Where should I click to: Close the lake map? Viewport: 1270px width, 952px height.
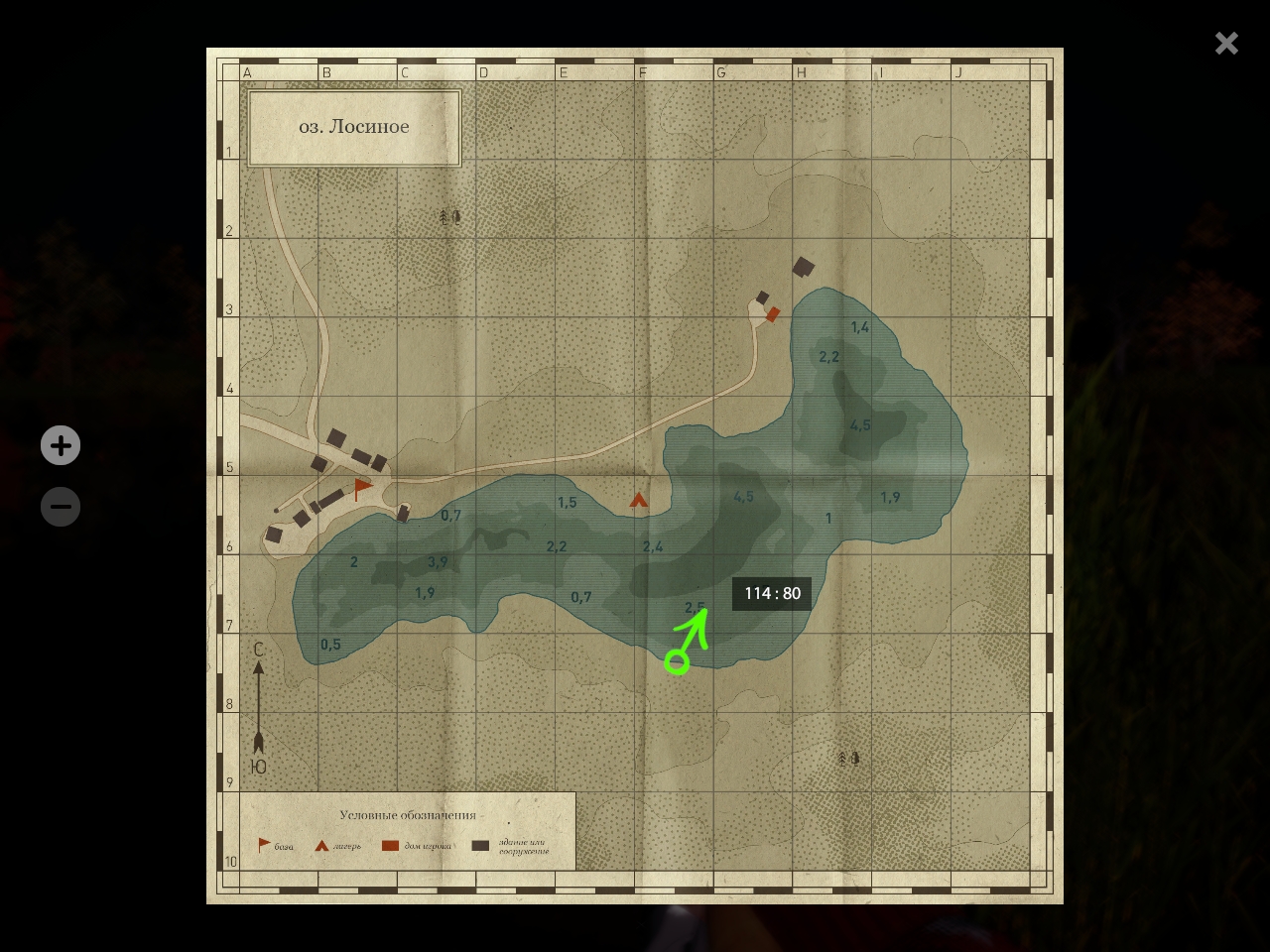[x=1226, y=43]
